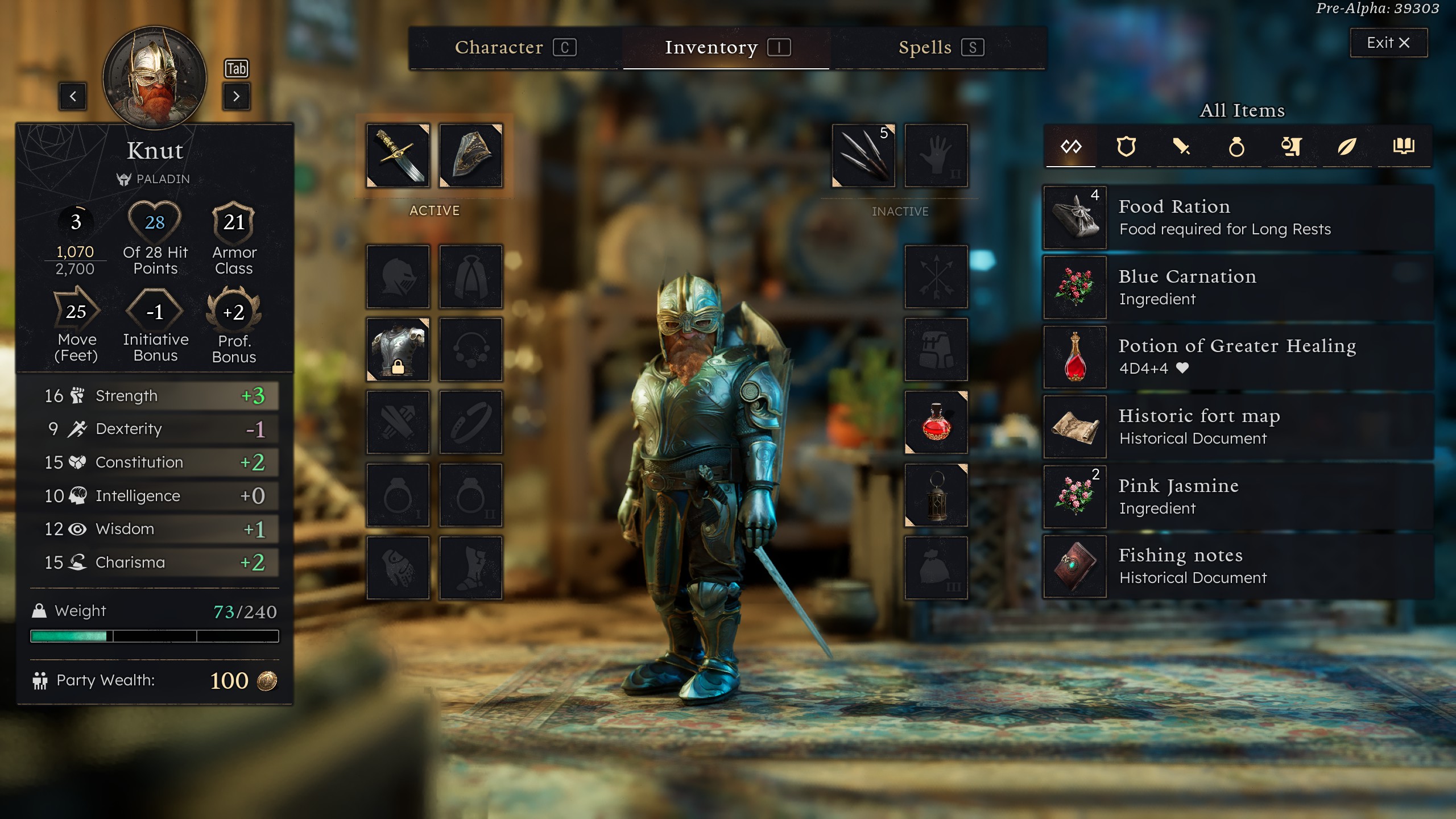Screen dimensions: 1456x819
Task: Filter items by armor shield icon
Action: [x=1126, y=147]
